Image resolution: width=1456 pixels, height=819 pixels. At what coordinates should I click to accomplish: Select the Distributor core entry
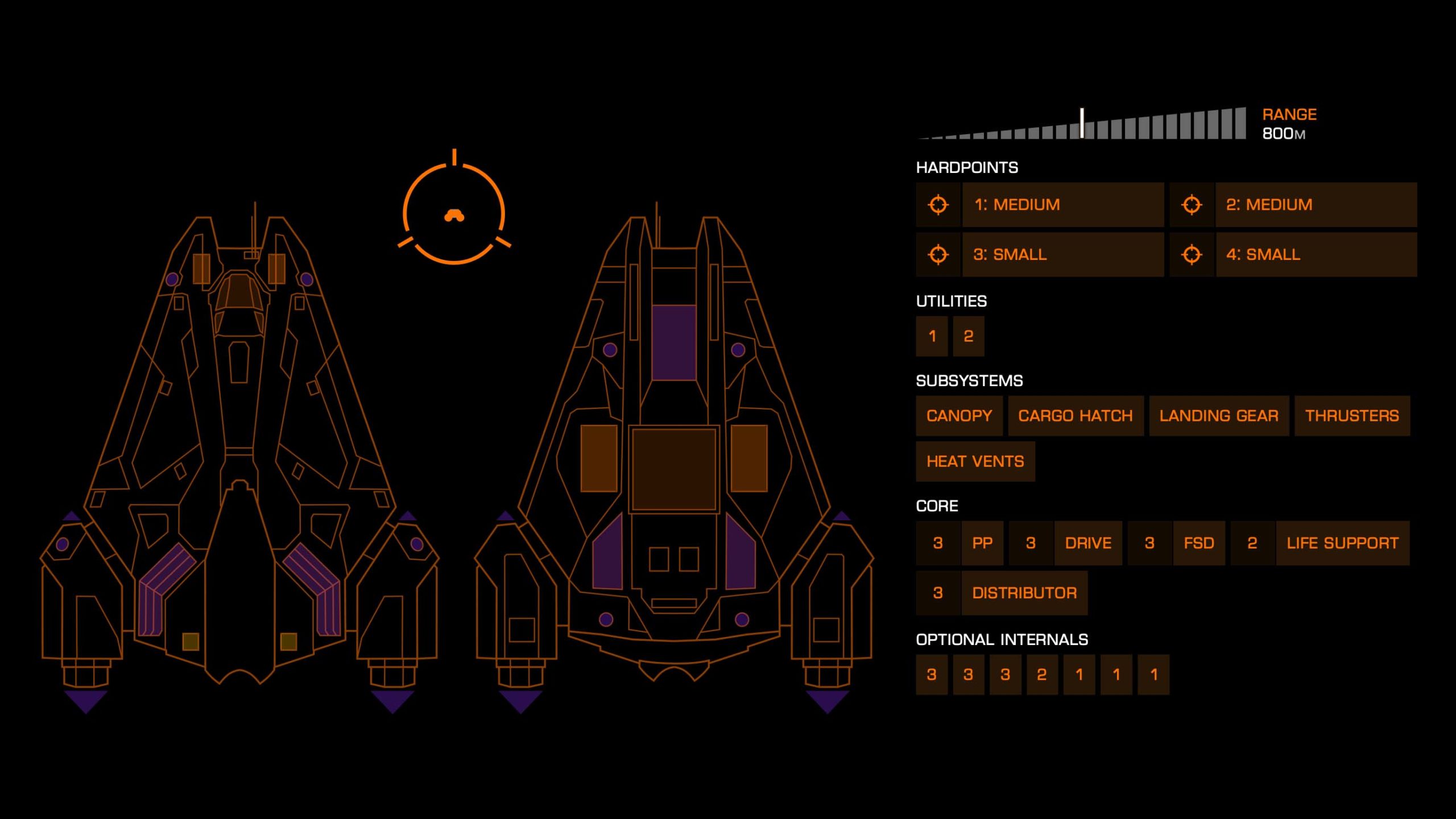pos(1025,592)
